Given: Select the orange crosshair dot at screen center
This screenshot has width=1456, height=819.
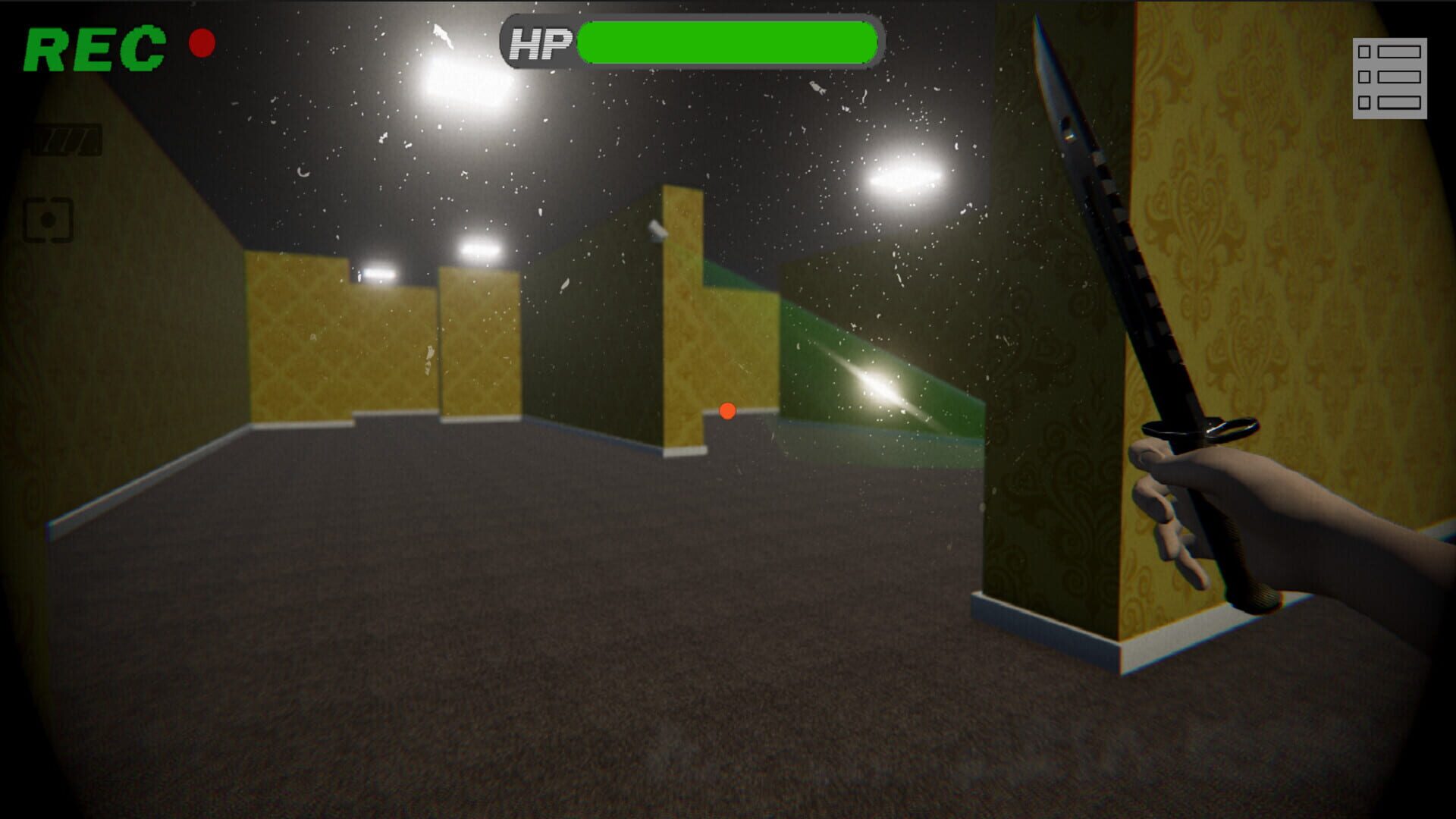Looking at the screenshot, I should (727, 410).
